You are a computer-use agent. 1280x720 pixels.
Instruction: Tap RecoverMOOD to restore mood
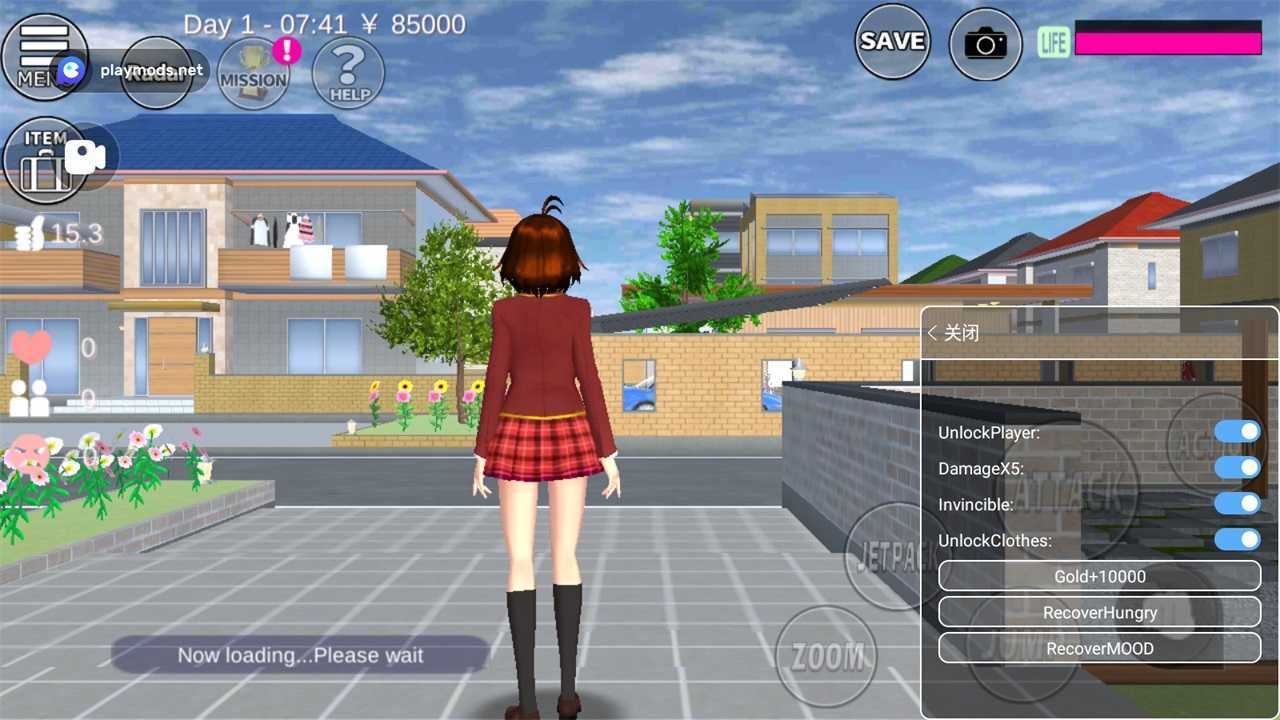tap(1099, 648)
